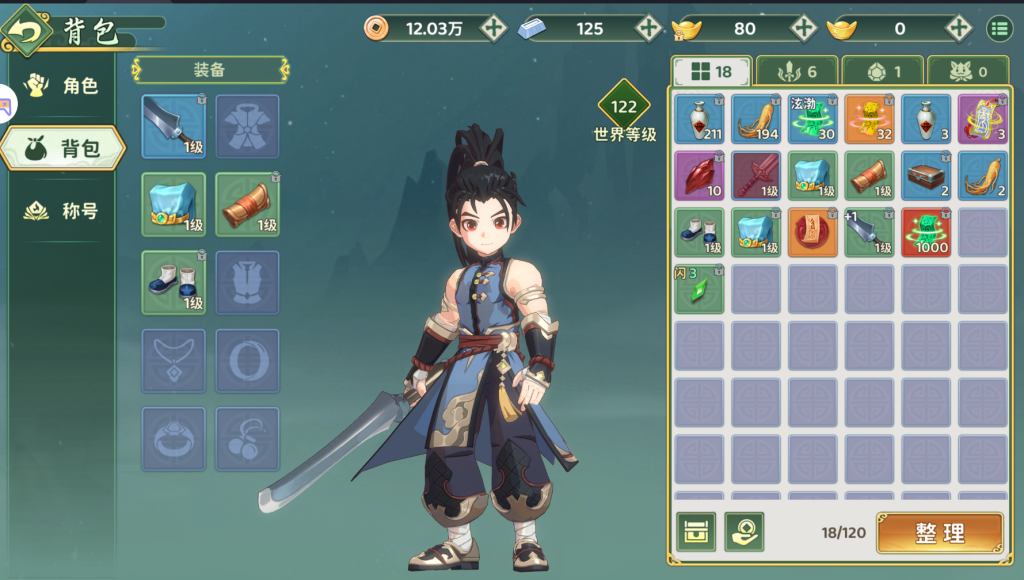This screenshot has width=1024, height=580.
Task: Click the hand-with-coin sell button
Action: coord(744,532)
